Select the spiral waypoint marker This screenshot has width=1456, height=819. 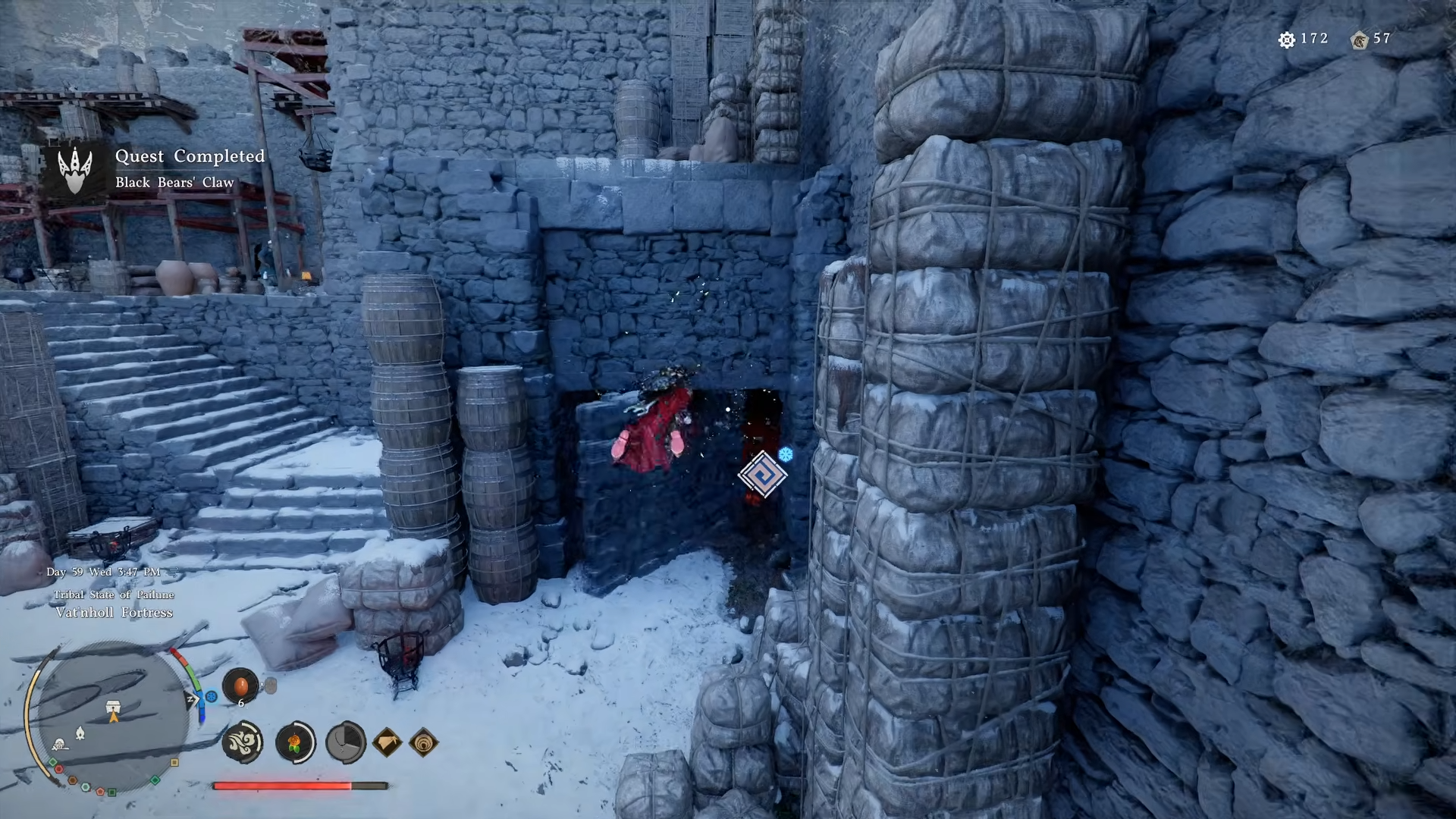762,475
